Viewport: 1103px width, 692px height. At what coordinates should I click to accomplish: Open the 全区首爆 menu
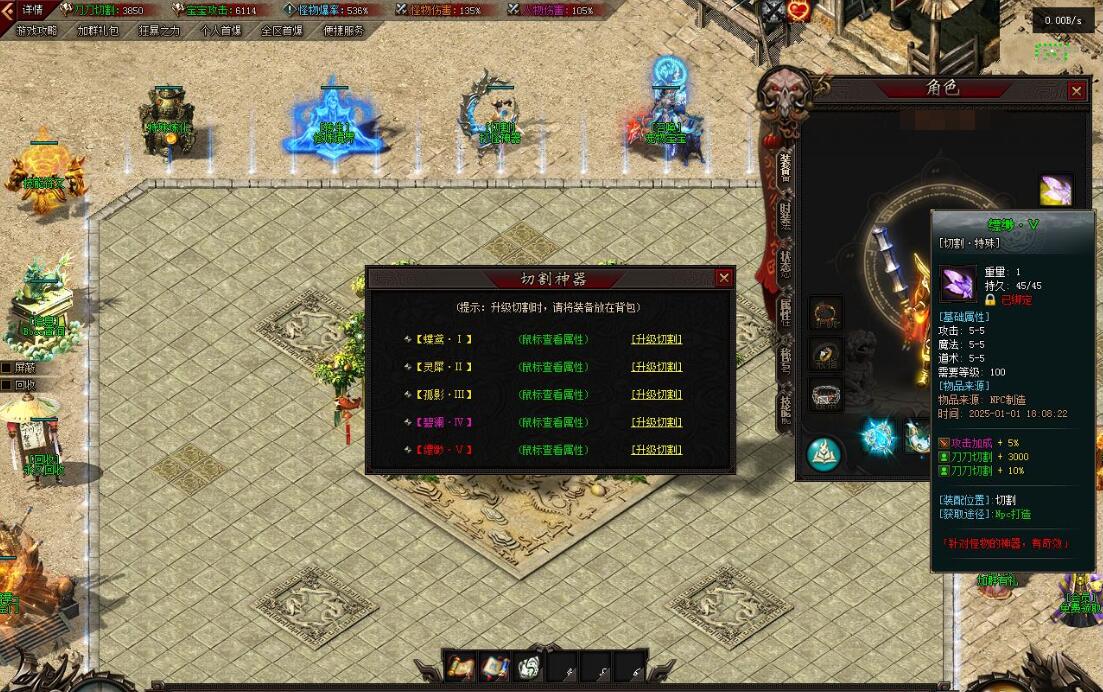coord(282,30)
